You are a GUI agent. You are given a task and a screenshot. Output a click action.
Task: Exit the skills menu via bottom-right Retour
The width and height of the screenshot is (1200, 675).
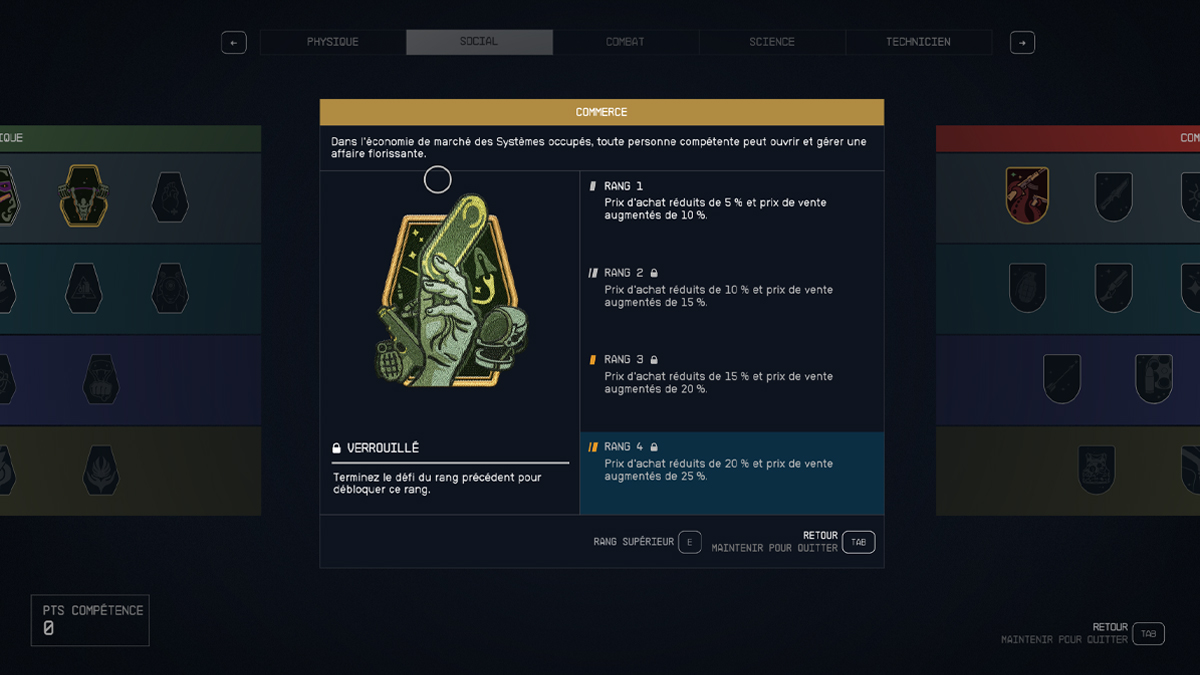point(1148,633)
